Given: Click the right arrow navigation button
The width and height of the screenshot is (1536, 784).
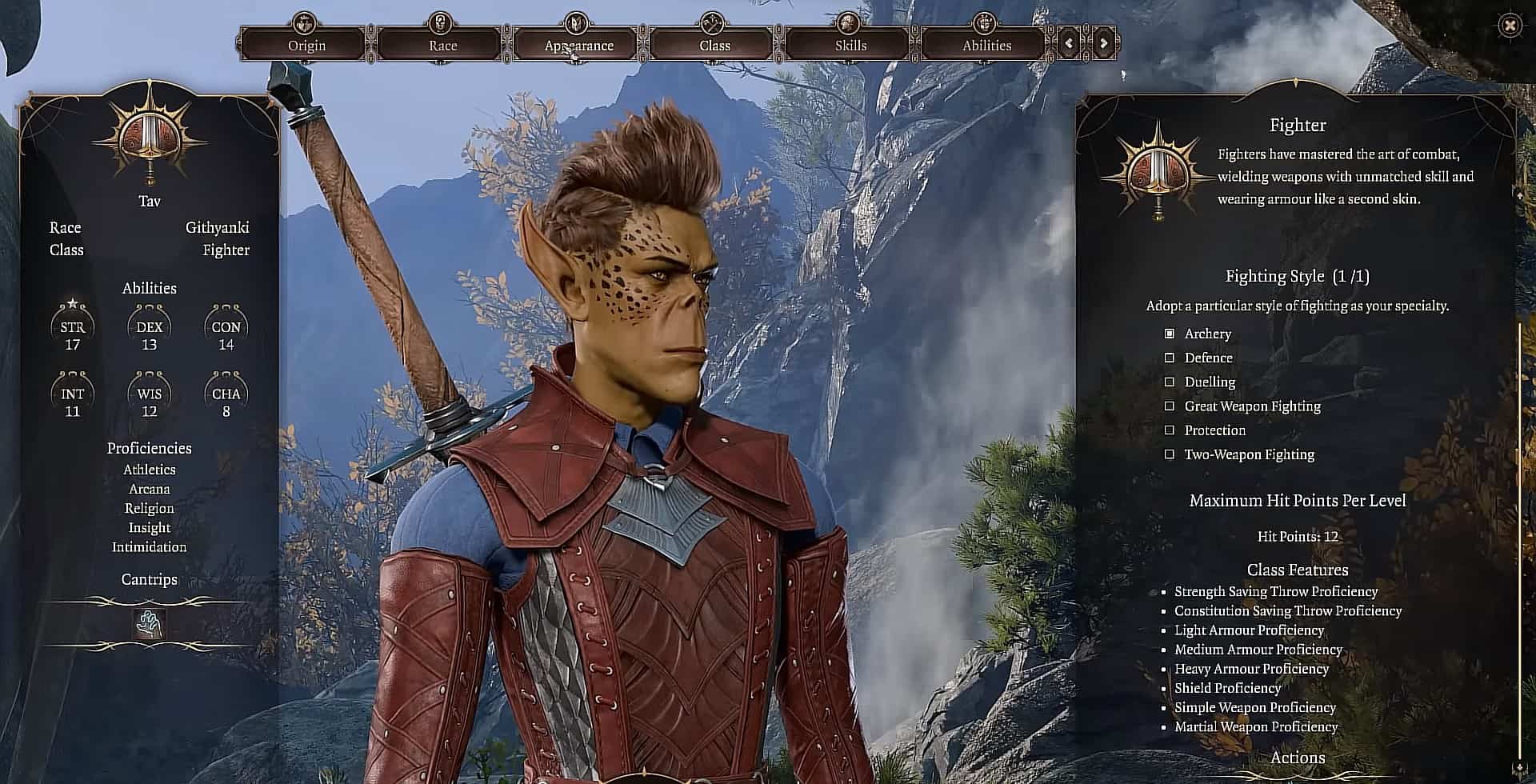Looking at the screenshot, I should click(1104, 43).
